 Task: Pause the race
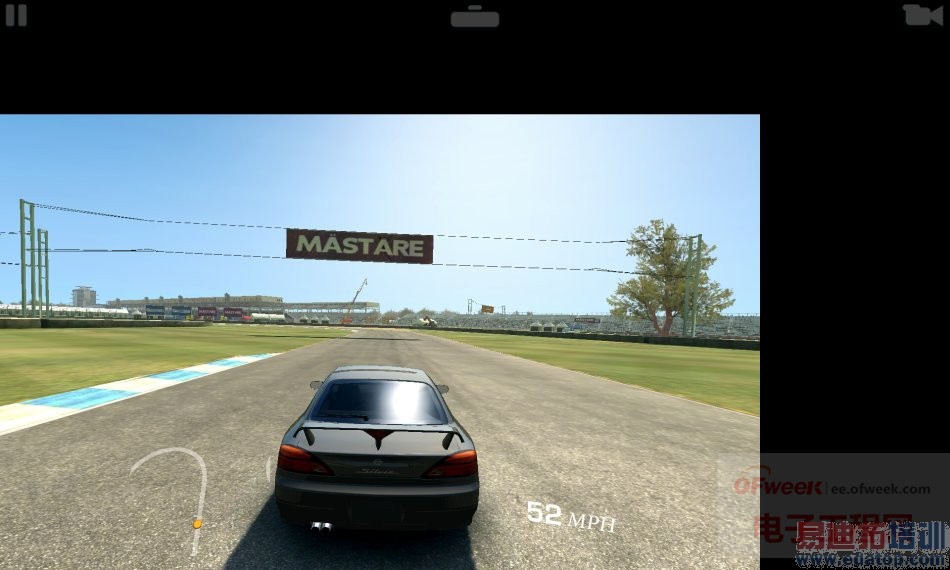(16, 15)
